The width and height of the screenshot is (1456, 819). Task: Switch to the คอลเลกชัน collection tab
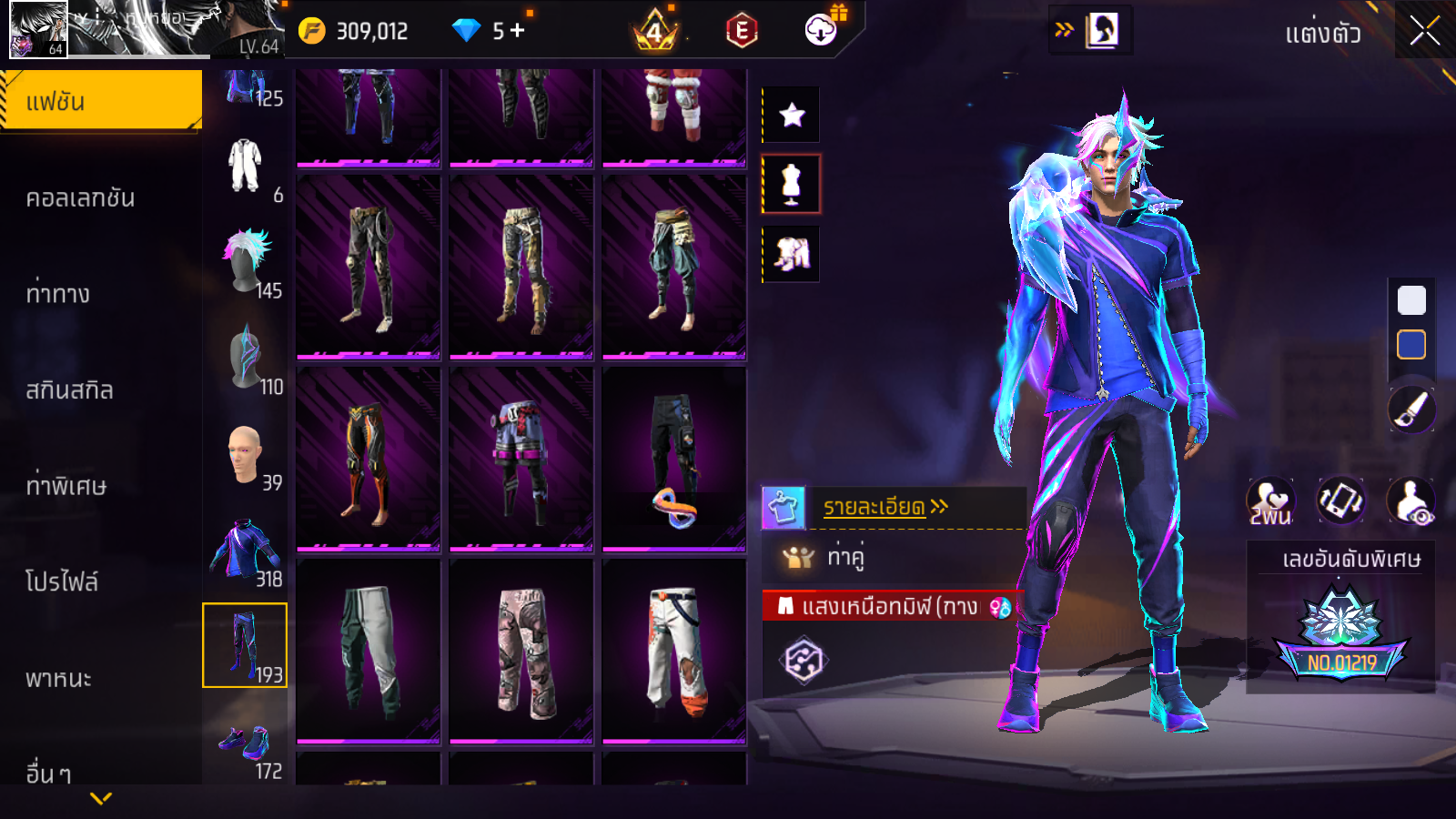[x=80, y=197]
